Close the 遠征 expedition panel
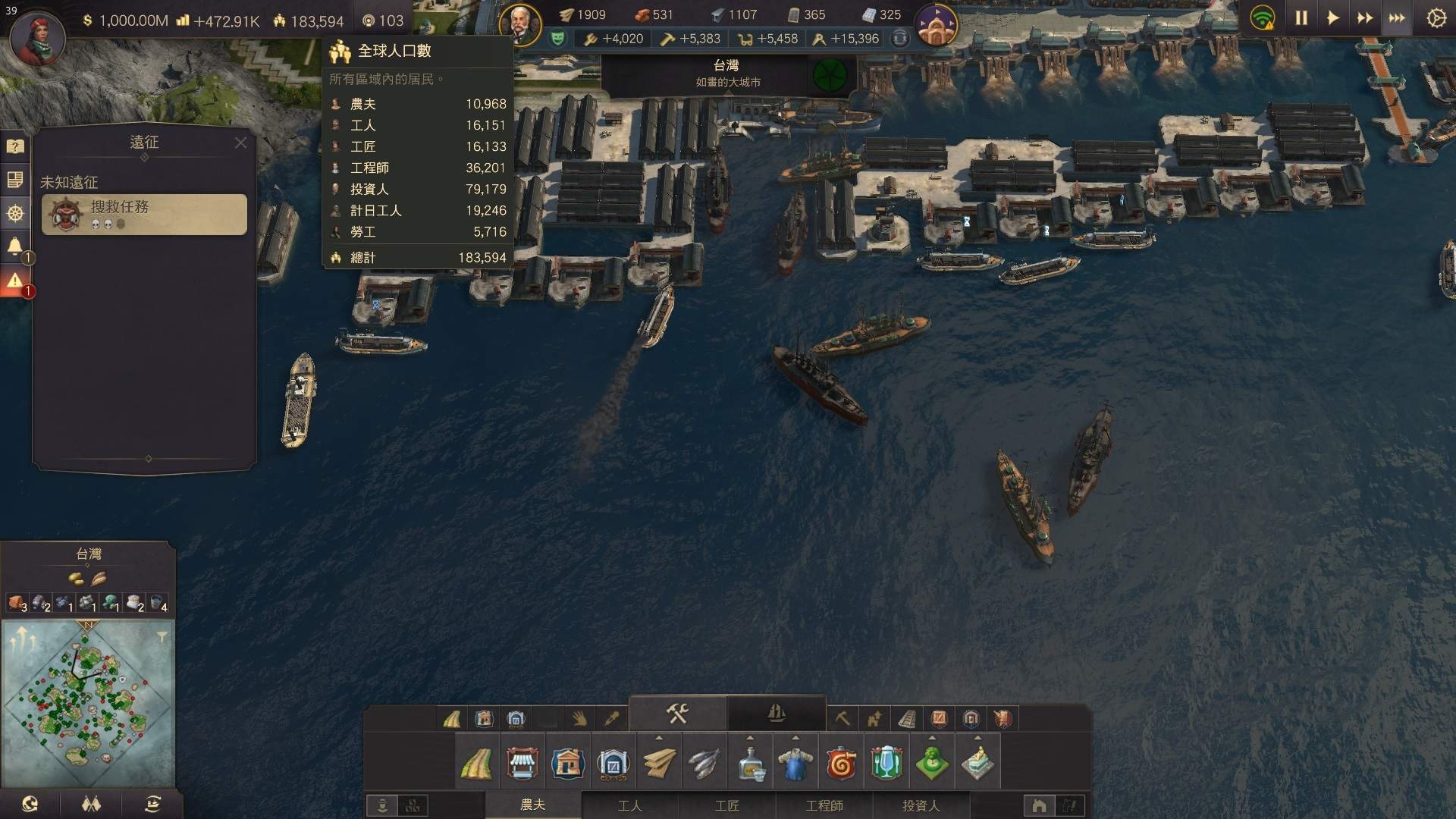 (240, 143)
